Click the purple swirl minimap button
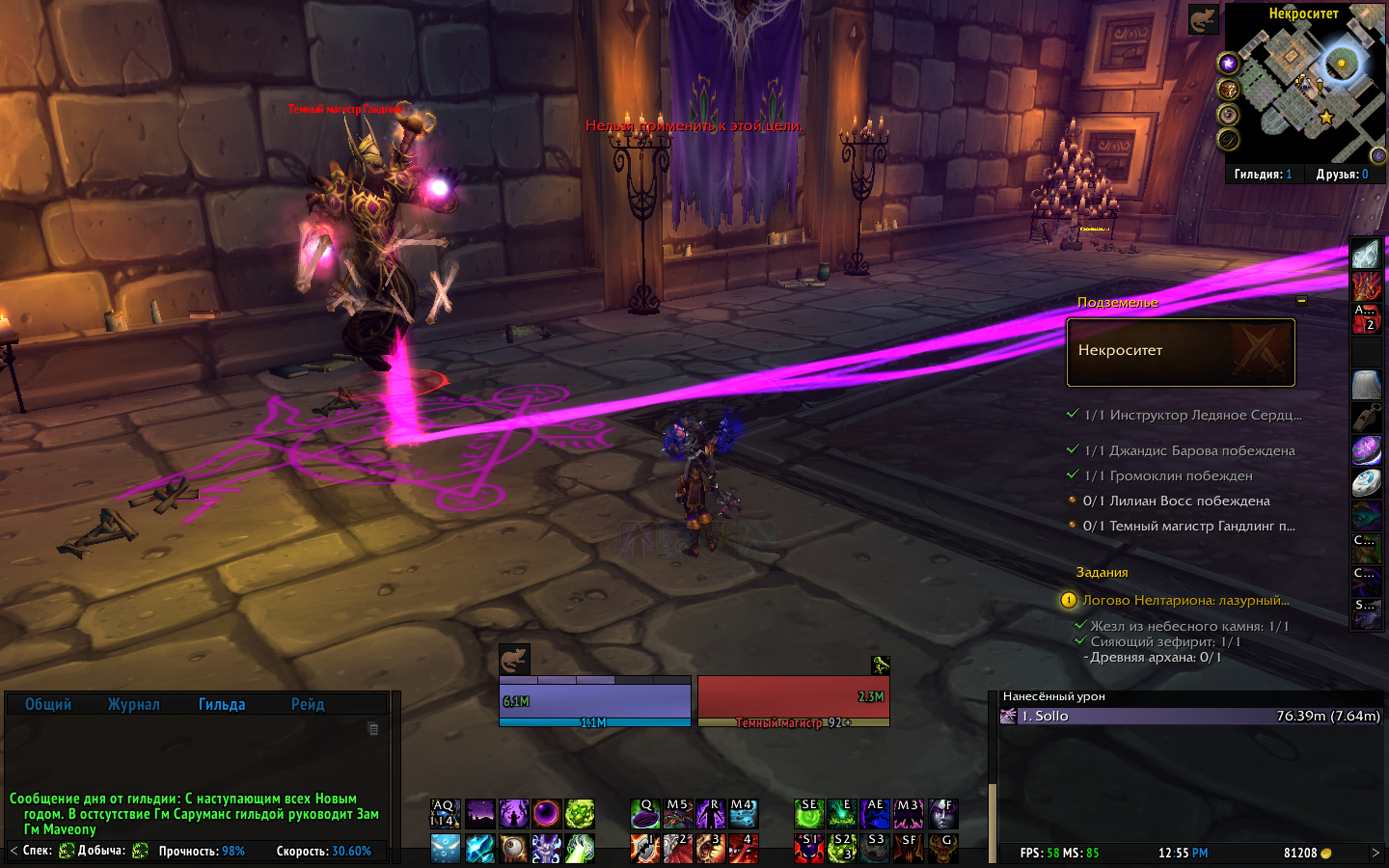 tap(1228, 64)
